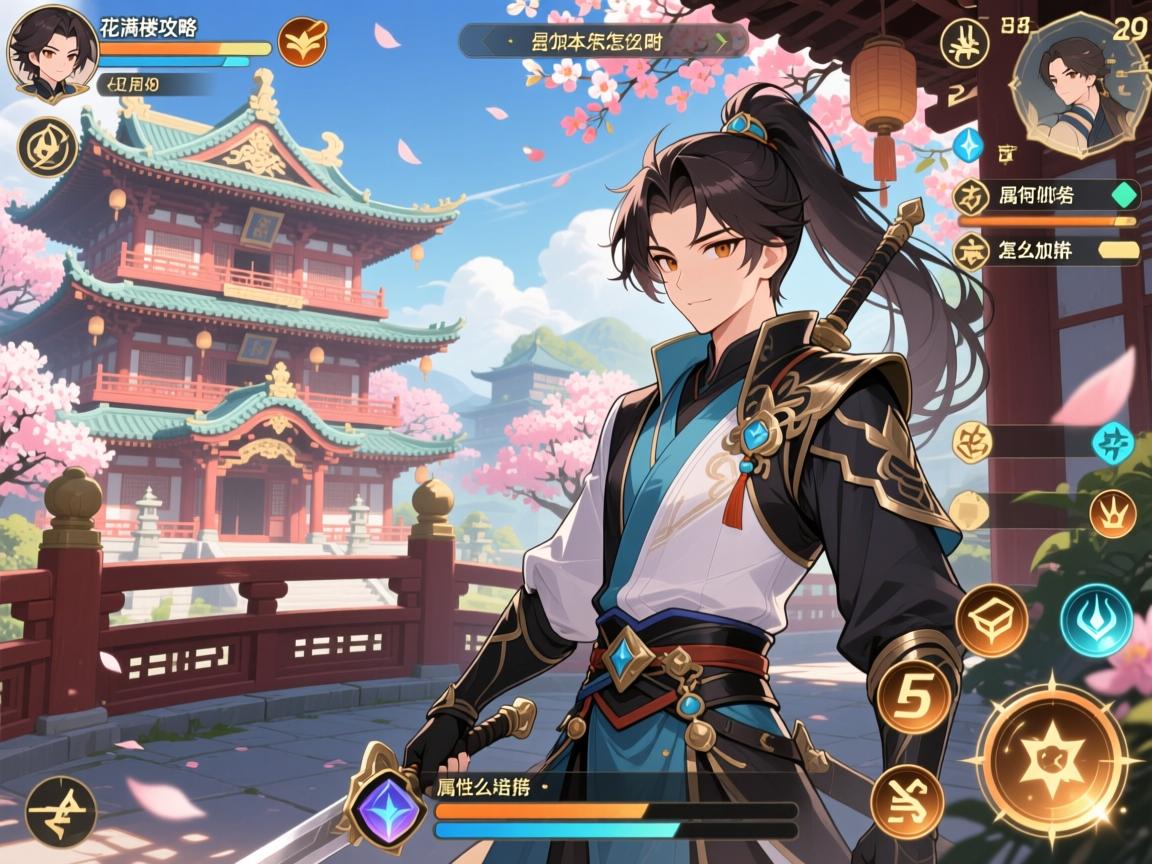
Task: Open the quest row with the yellow pill marker
Action: pyautogui.click(x=1046, y=249)
